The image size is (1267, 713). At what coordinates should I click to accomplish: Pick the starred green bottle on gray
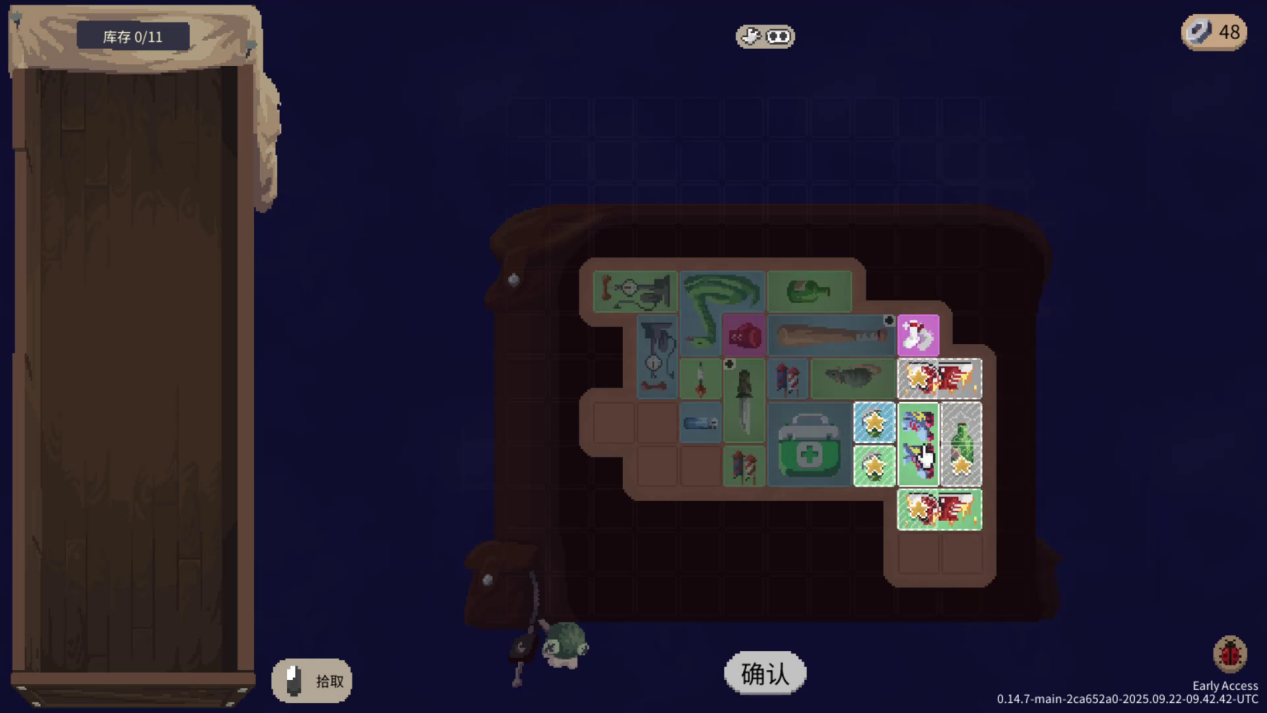pos(961,445)
